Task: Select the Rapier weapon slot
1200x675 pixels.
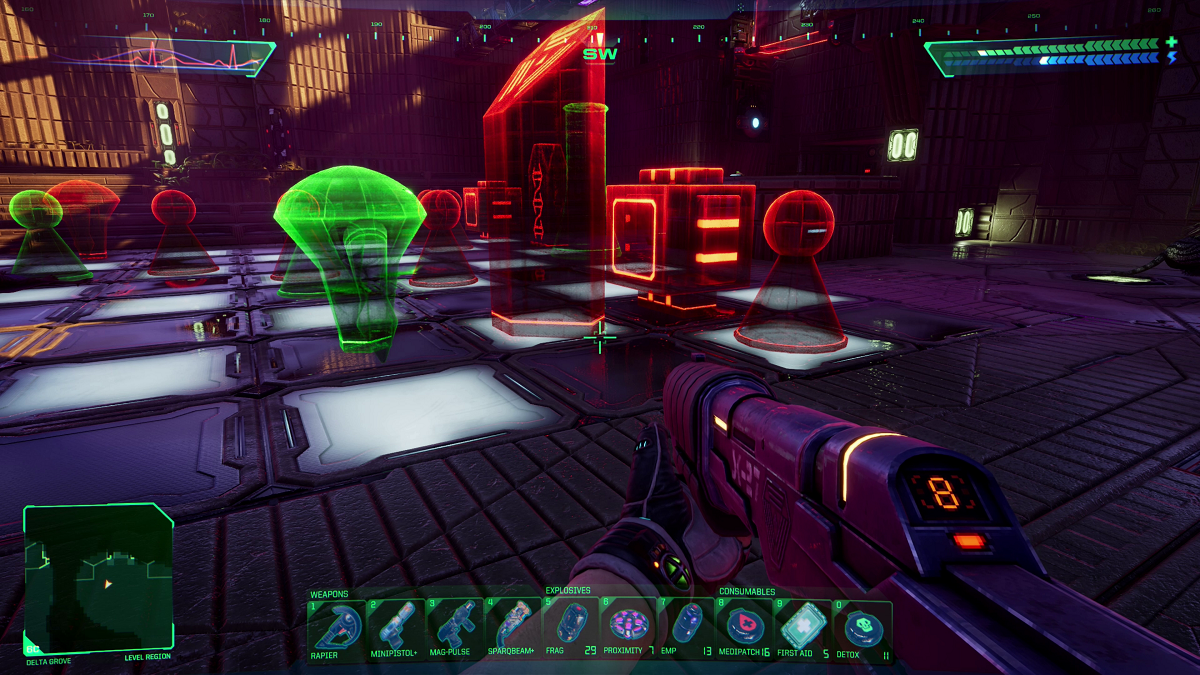Action: pyautogui.click(x=337, y=628)
